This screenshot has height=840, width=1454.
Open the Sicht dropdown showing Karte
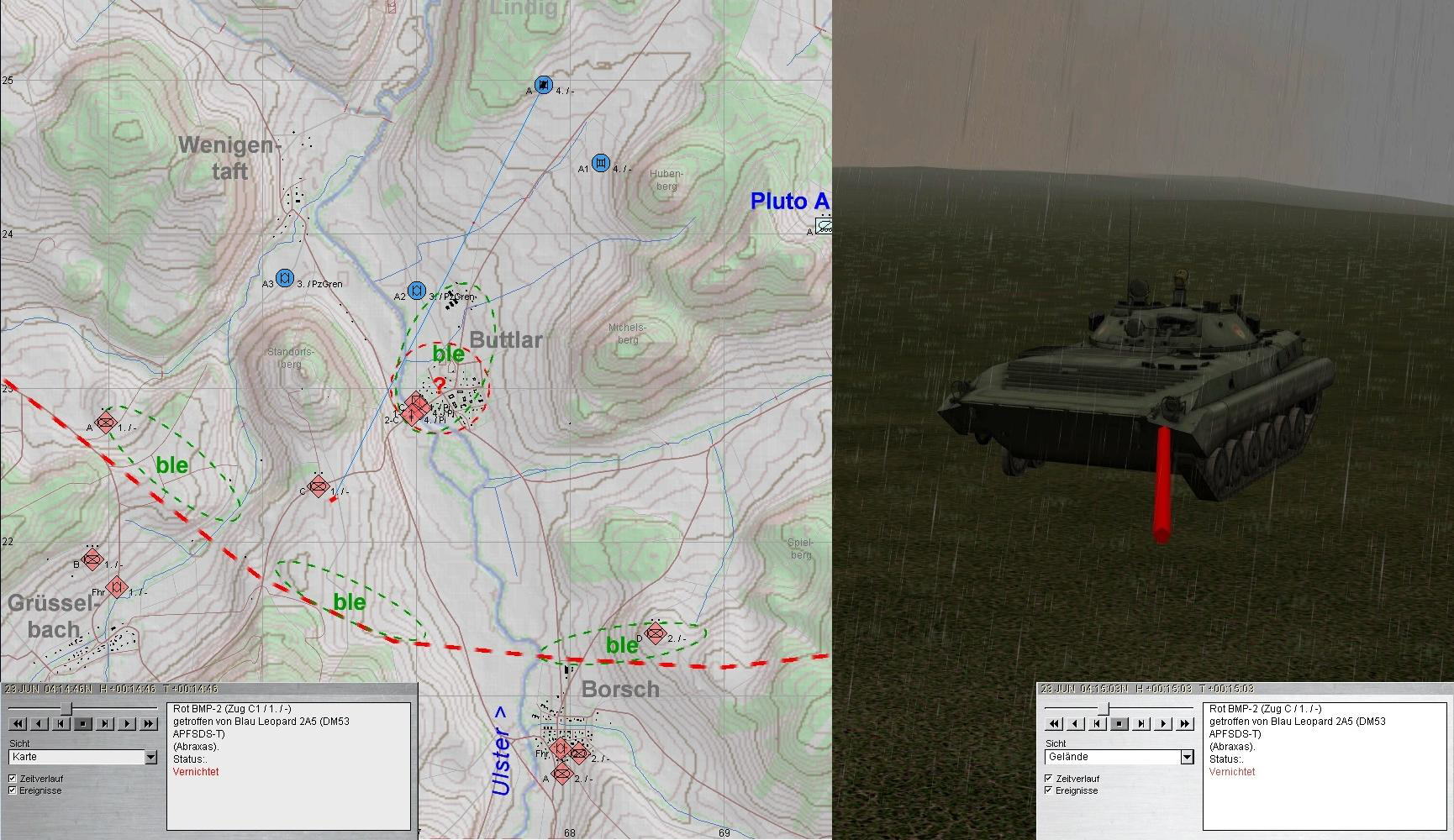pyautogui.click(x=151, y=758)
